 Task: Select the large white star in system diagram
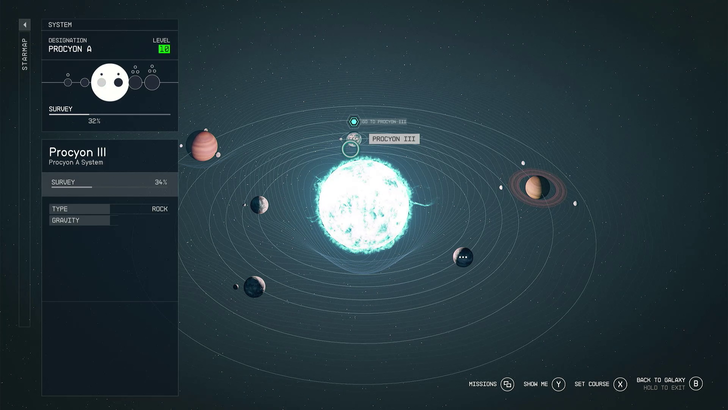[x=108, y=82]
